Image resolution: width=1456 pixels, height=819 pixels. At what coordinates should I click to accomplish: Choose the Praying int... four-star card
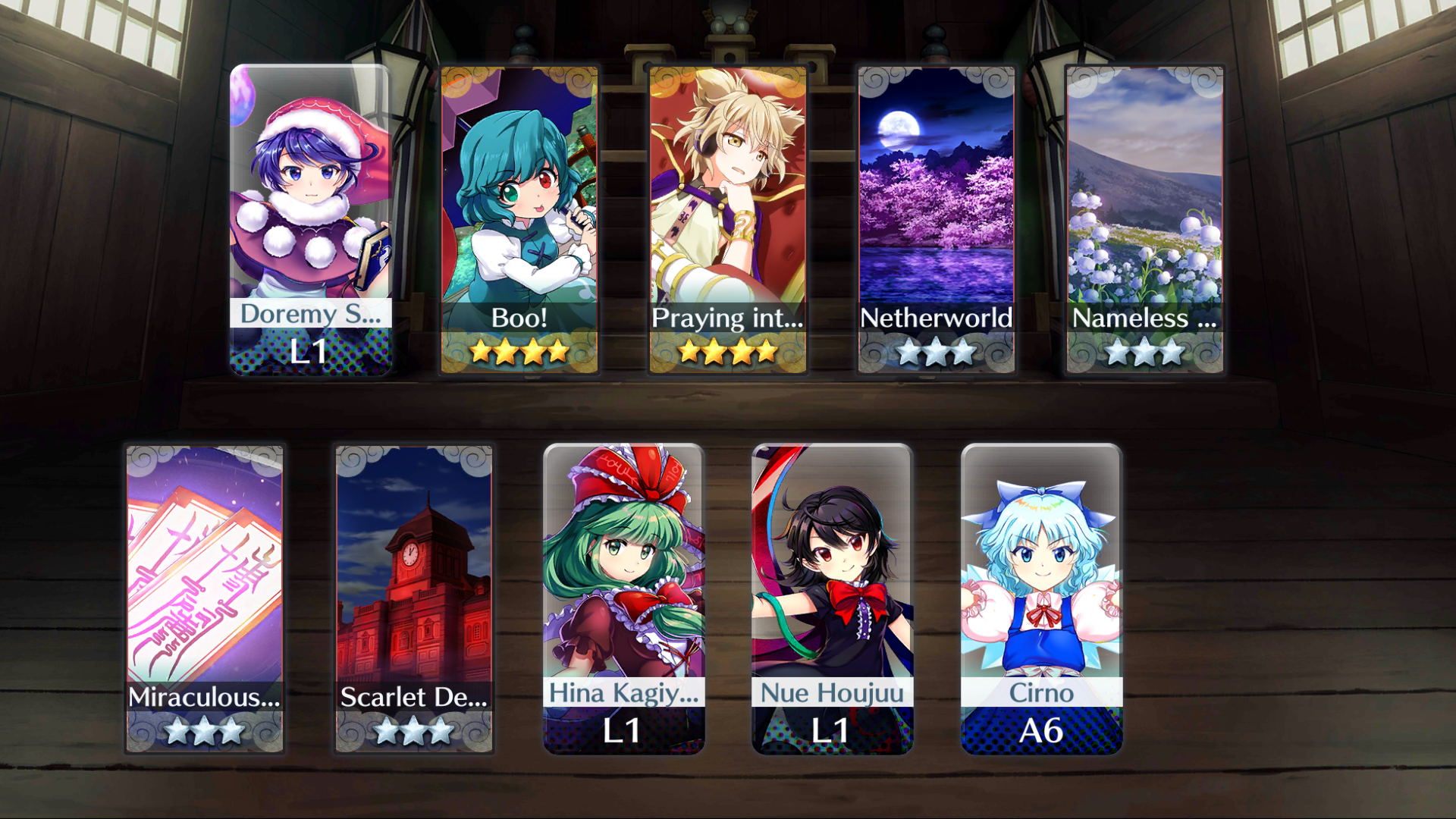(x=728, y=219)
